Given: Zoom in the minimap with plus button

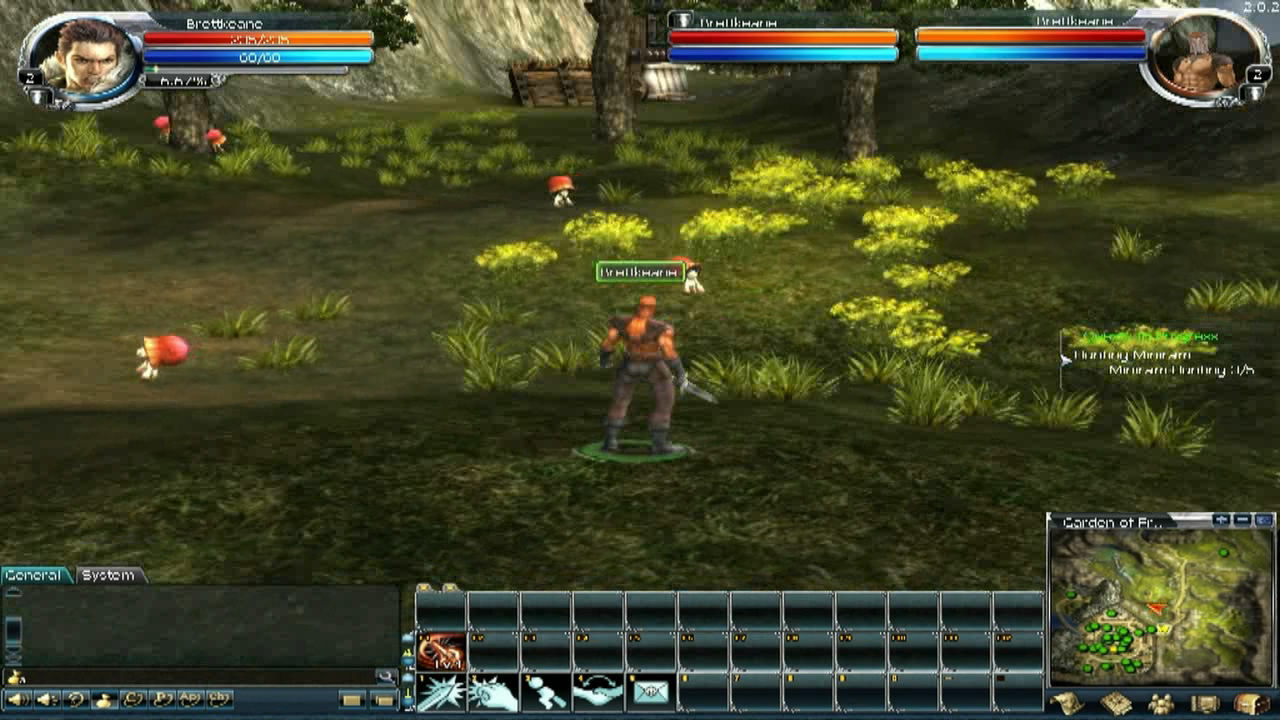Looking at the screenshot, I should click(1221, 521).
